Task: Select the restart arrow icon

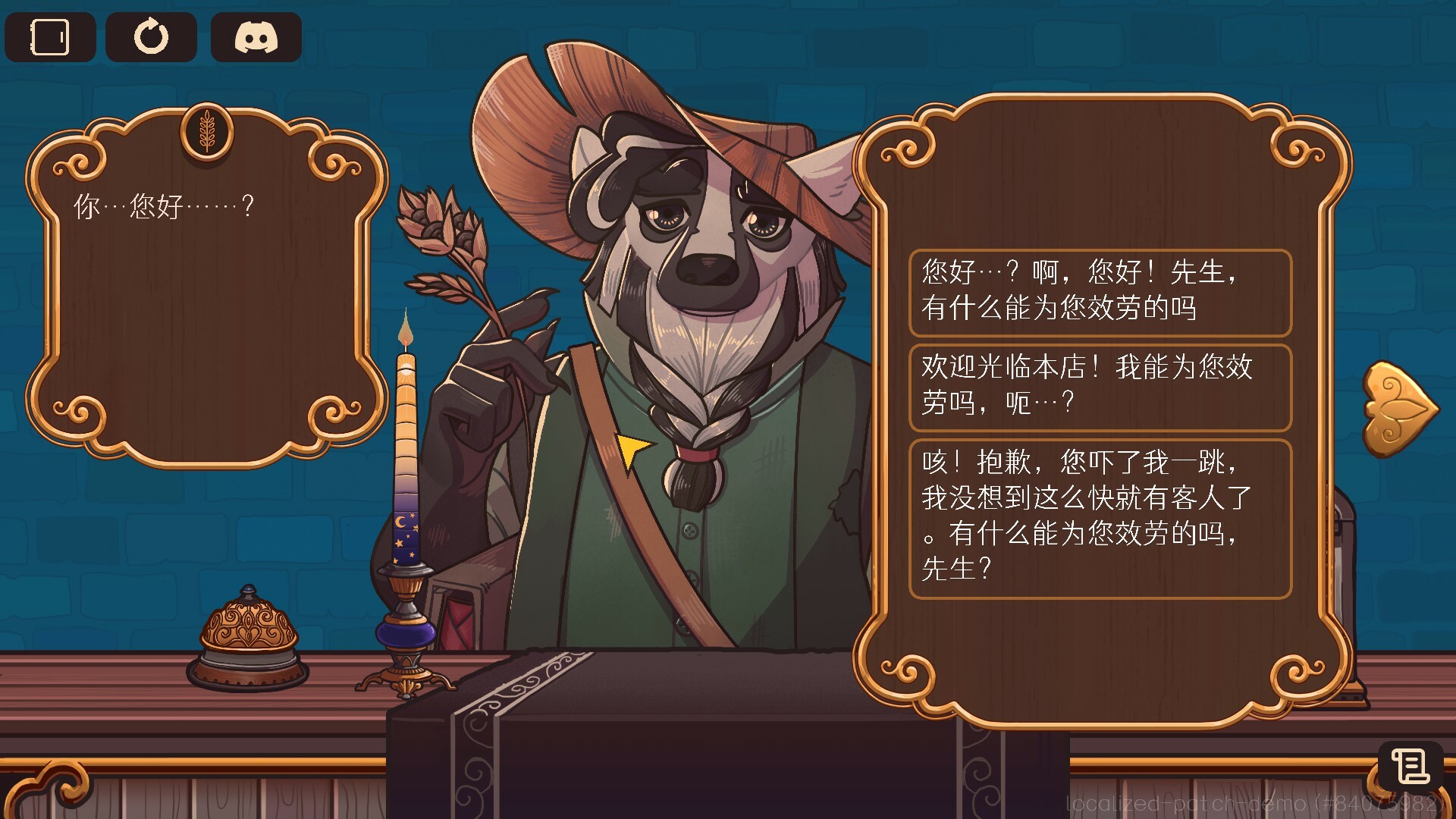Action: coord(152,35)
